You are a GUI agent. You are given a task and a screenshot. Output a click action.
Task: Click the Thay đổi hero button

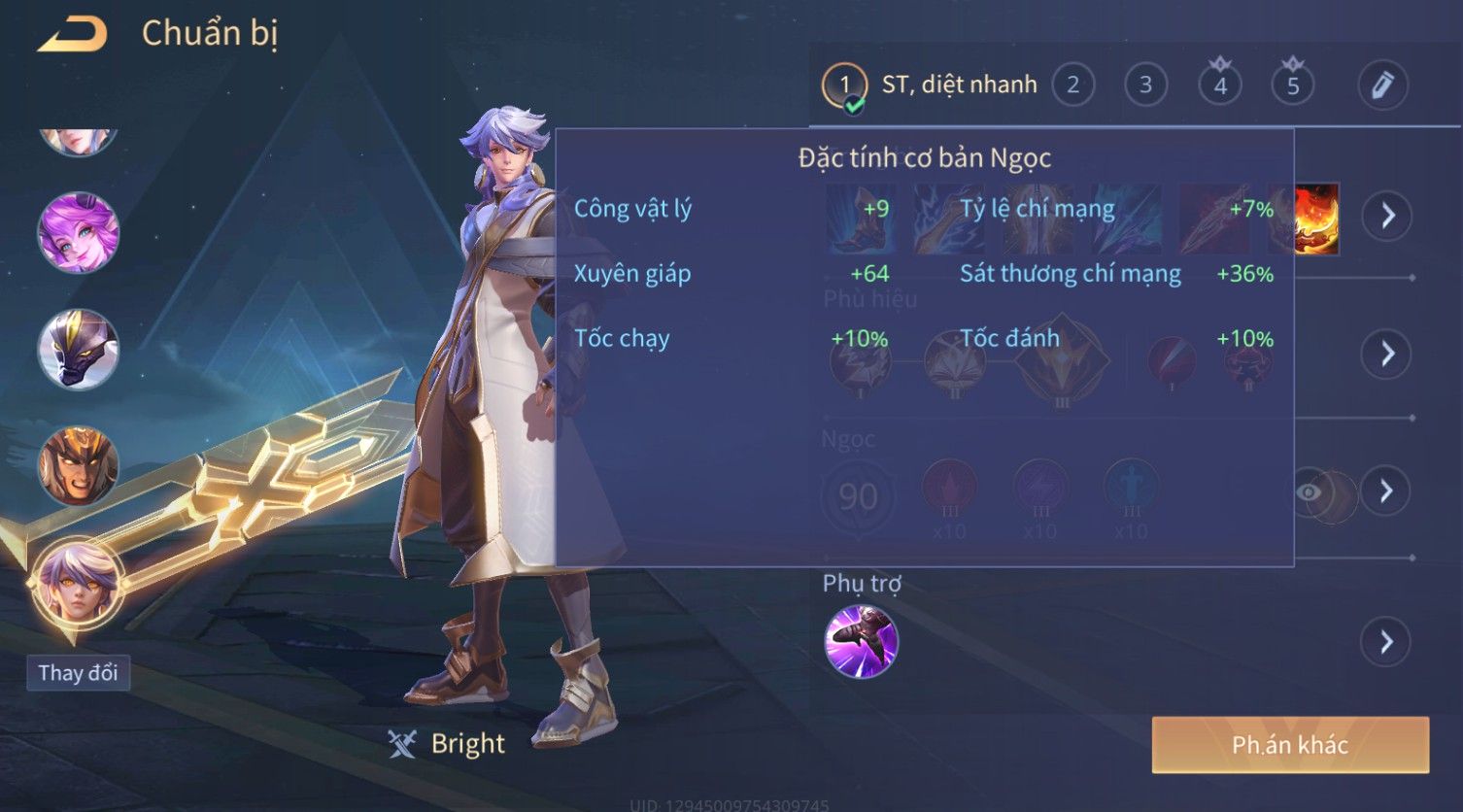click(78, 673)
